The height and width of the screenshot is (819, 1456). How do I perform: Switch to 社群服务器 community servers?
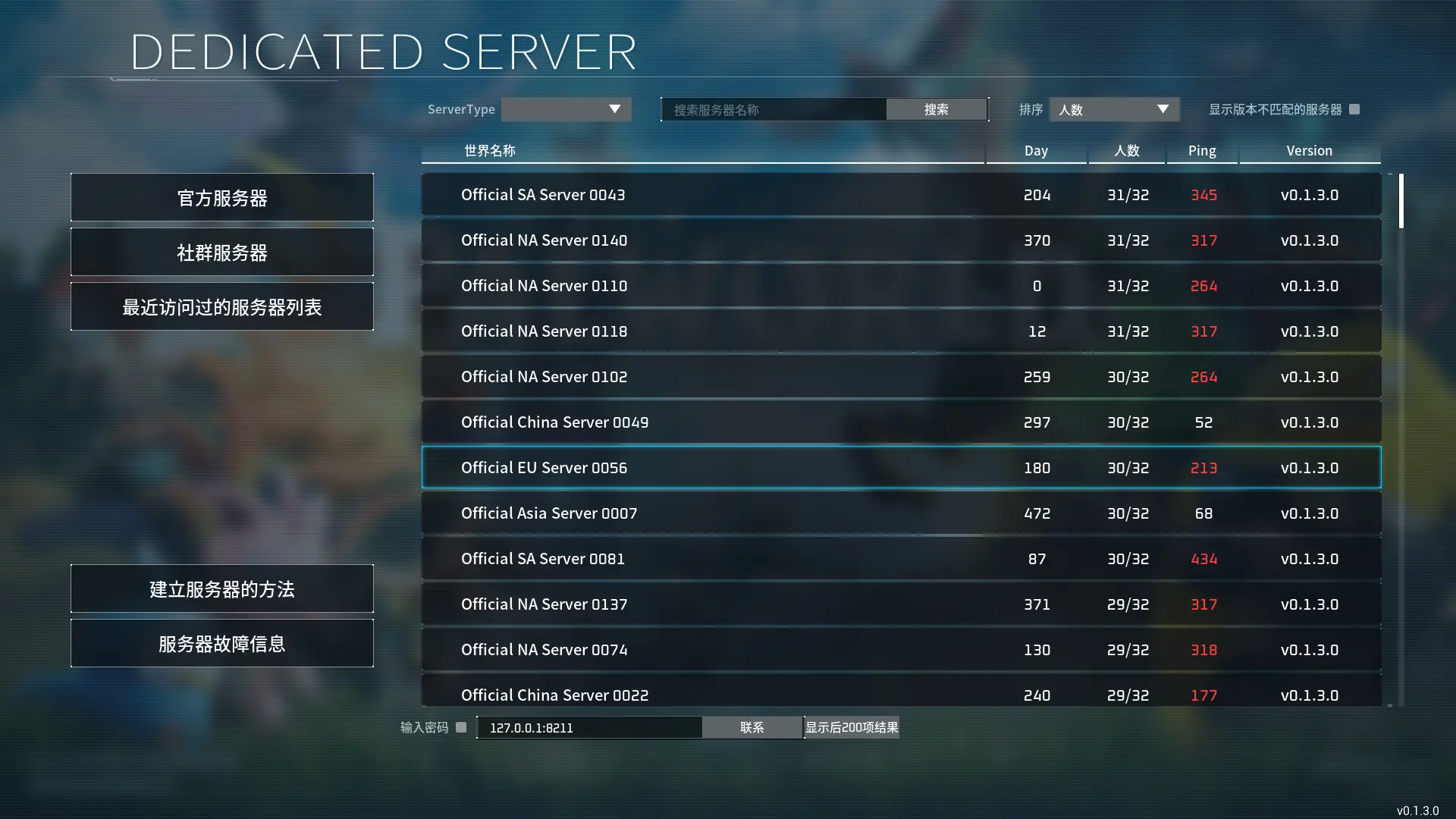point(221,253)
